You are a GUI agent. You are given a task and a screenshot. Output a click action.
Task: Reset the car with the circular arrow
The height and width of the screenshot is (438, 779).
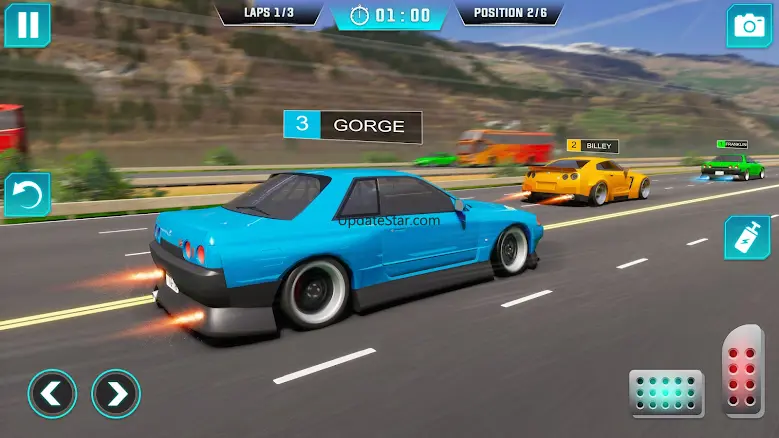[x=27, y=196]
